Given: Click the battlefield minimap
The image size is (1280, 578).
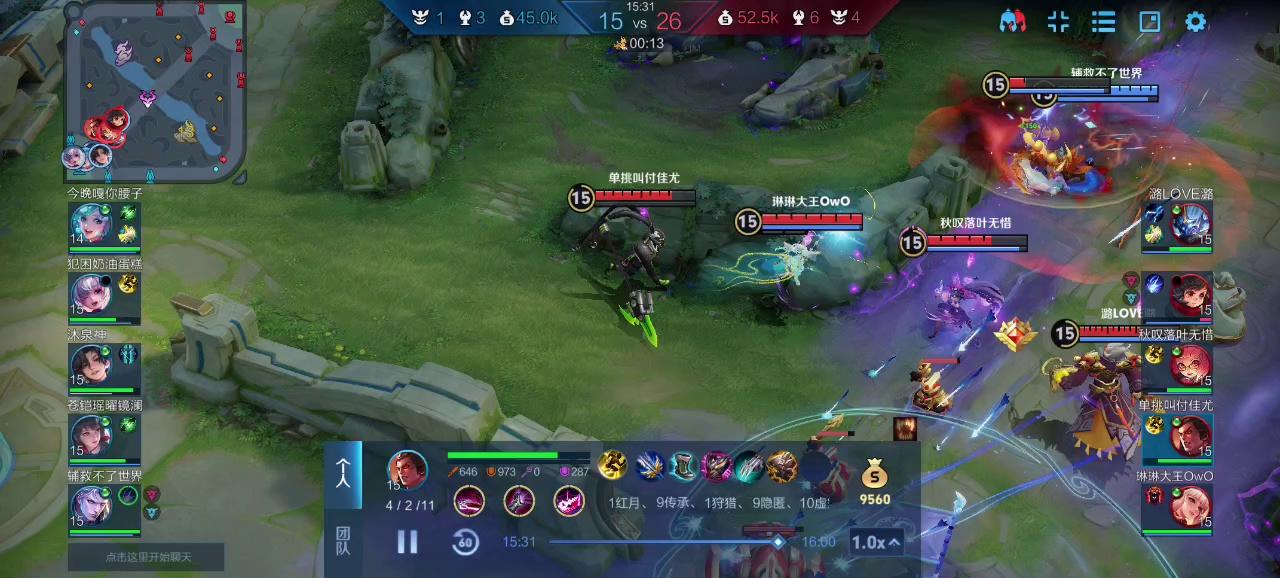Looking at the screenshot, I should coord(155,92).
